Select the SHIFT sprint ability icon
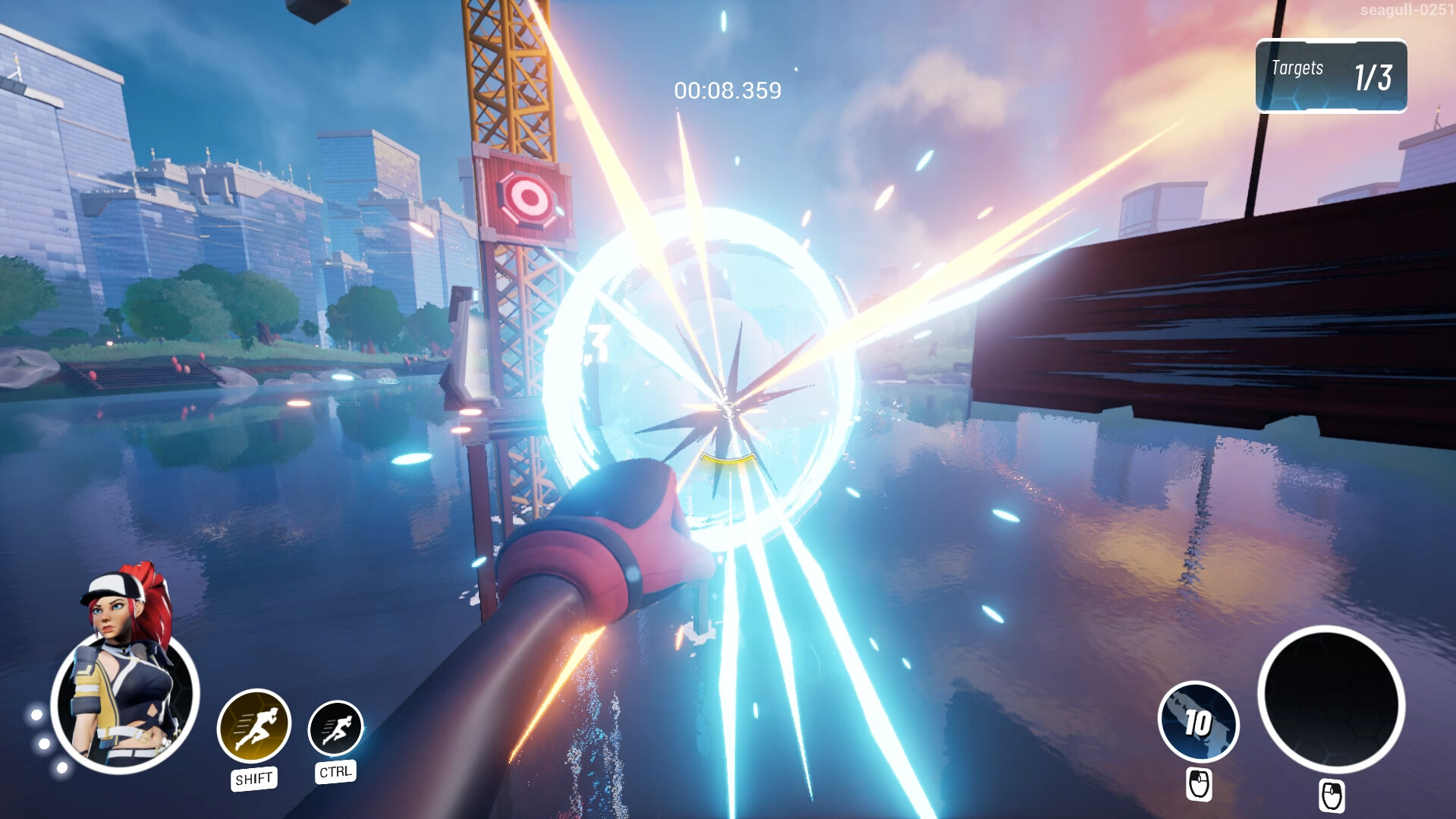Image resolution: width=1456 pixels, height=819 pixels. coord(255,726)
